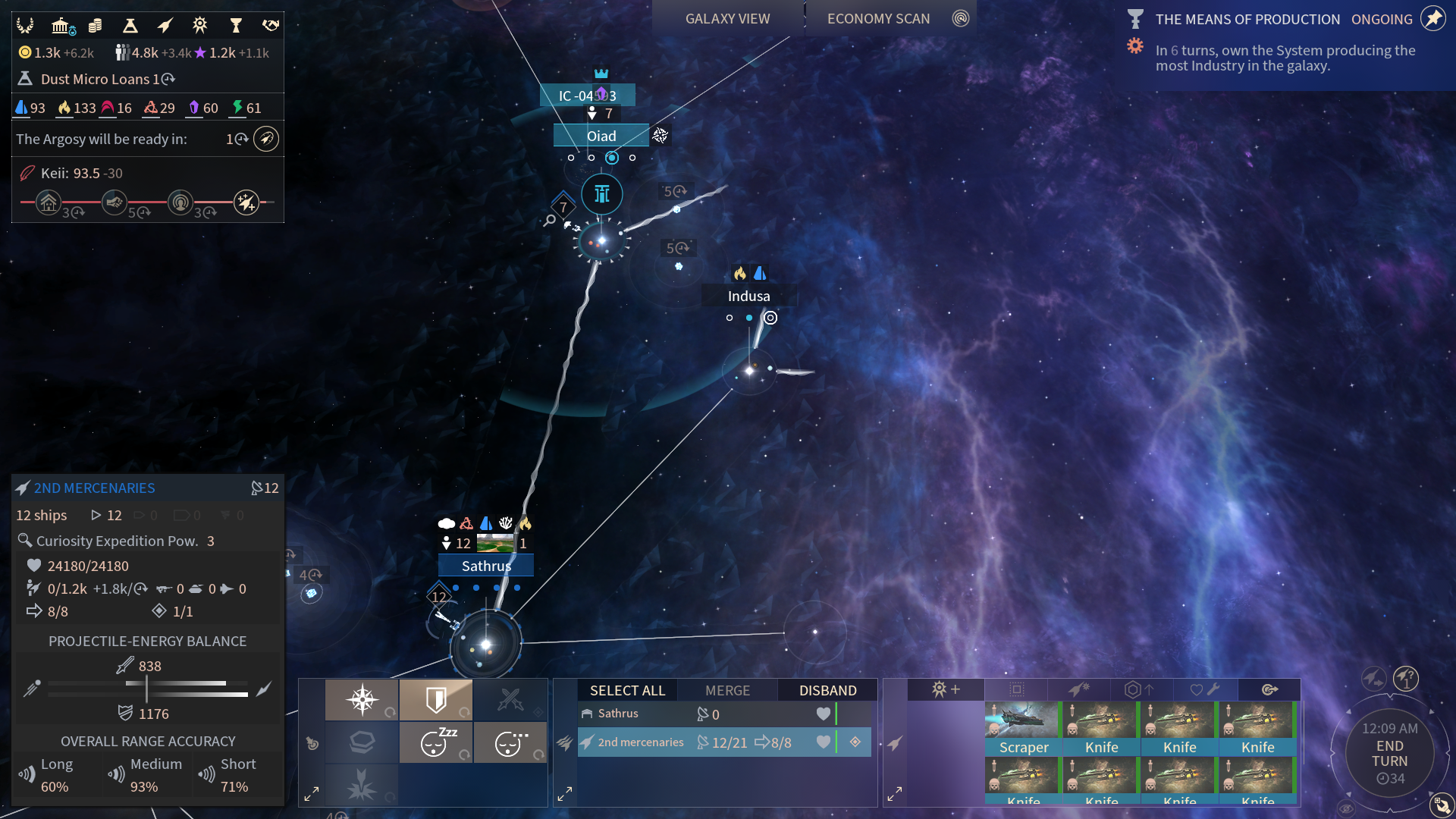Pin The Means of Production quest
1456x819 pixels.
coord(1432,19)
